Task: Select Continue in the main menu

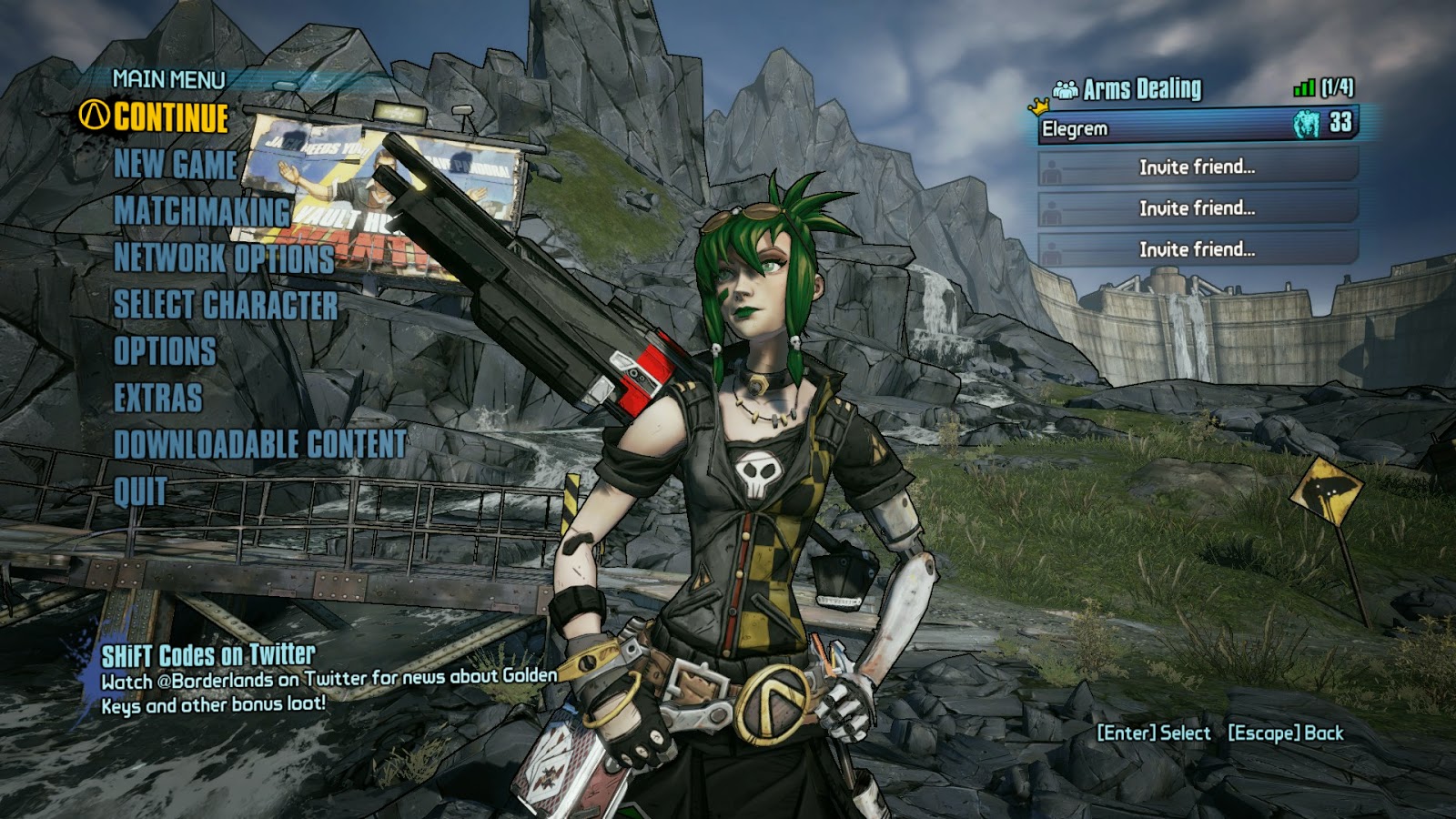Action: (x=170, y=117)
